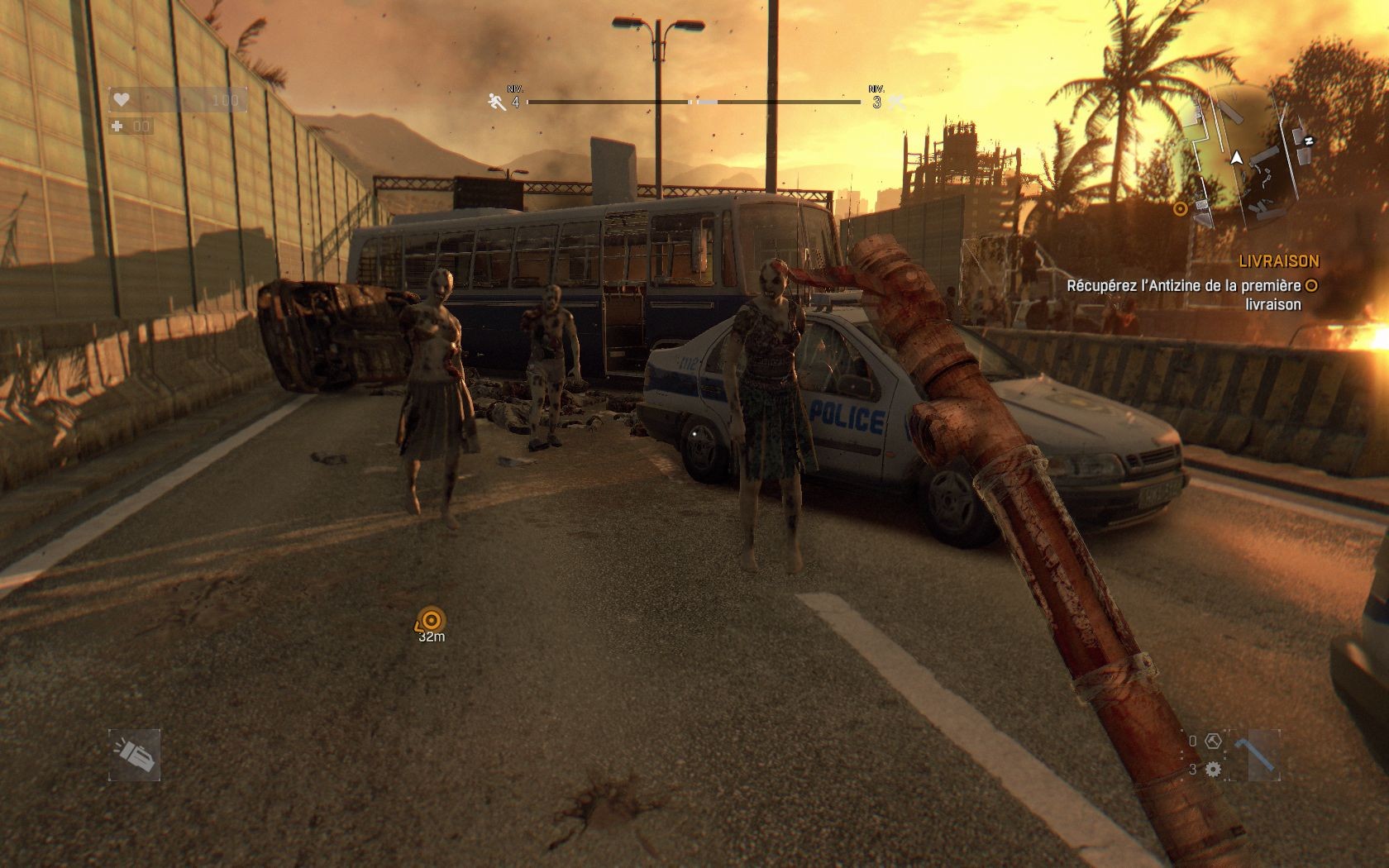The width and height of the screenshot is (1389, 868).
Task: Click the orange objective waypoint marker
Action: pos(431,619)
